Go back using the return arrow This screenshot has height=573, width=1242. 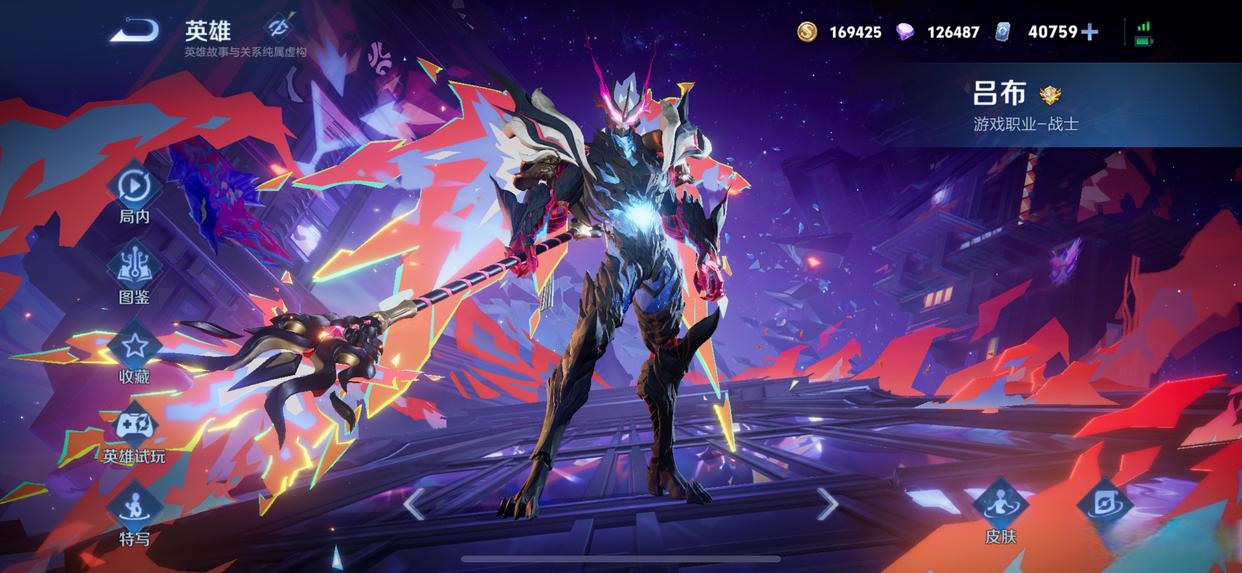134,32
